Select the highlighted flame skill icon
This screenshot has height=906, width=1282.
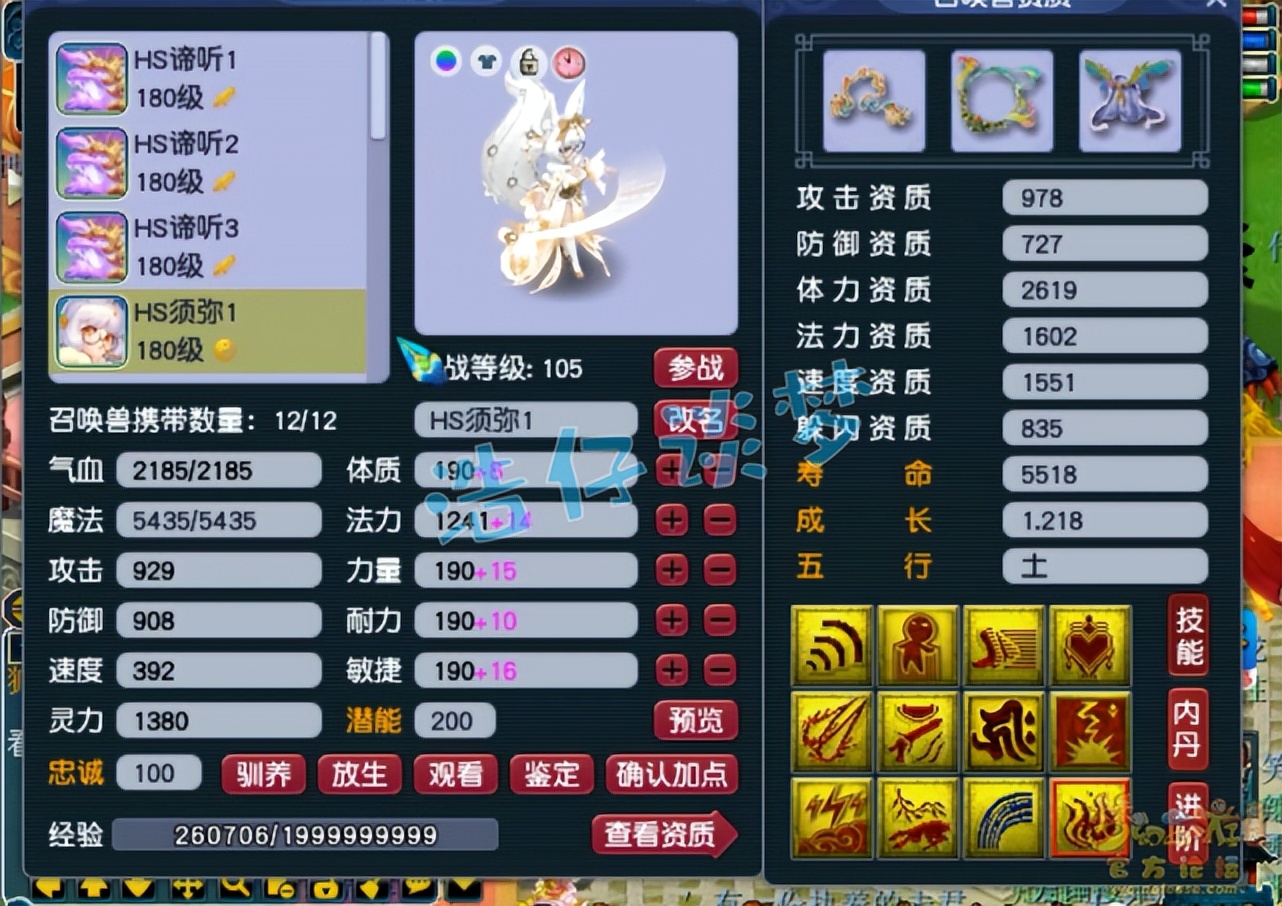pos(1090,817)
